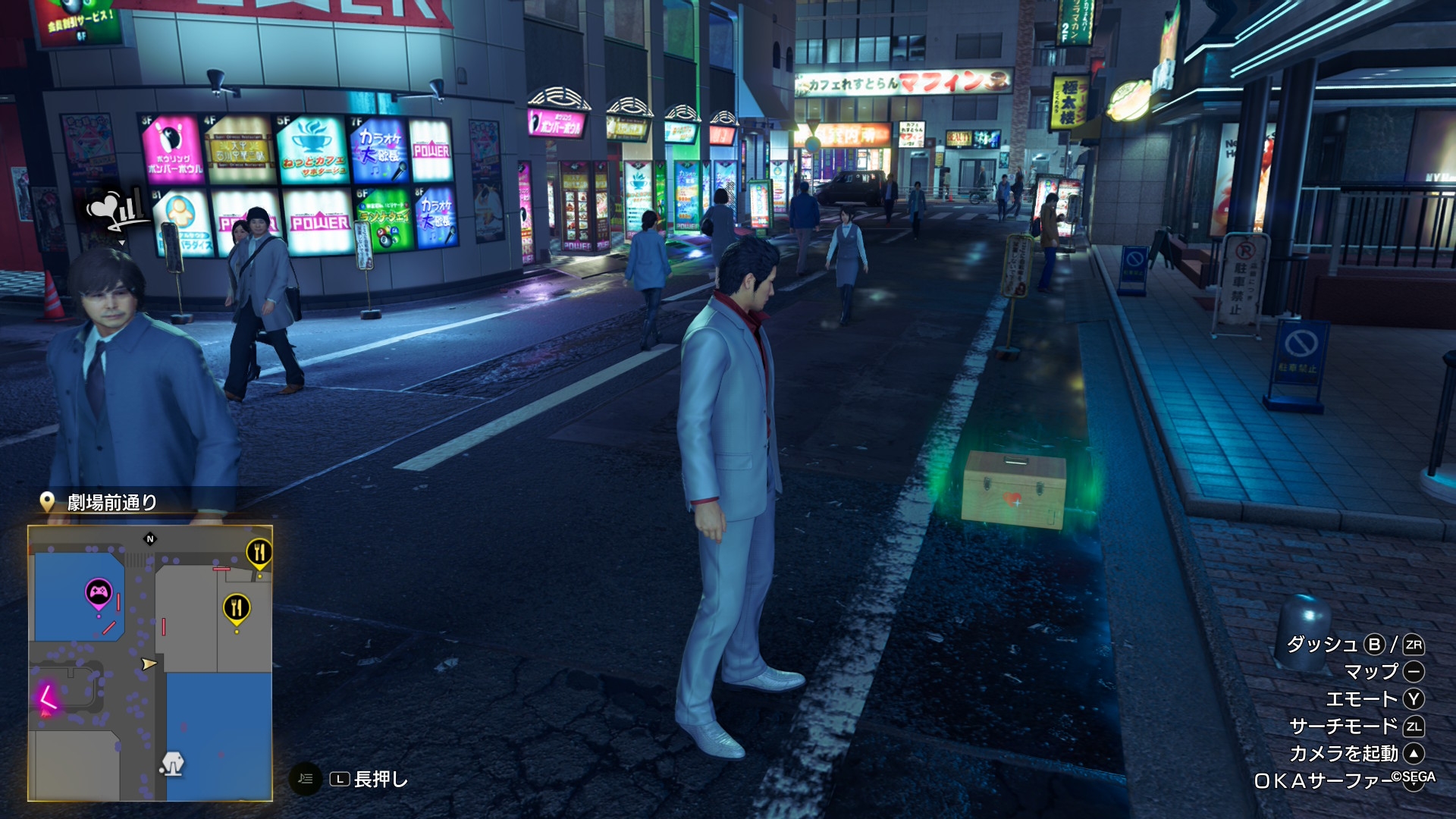The height and width of the screenshot is (819, 1456).
Task: Click the minimap's north compass indicator
Action: tap(150, 539)
